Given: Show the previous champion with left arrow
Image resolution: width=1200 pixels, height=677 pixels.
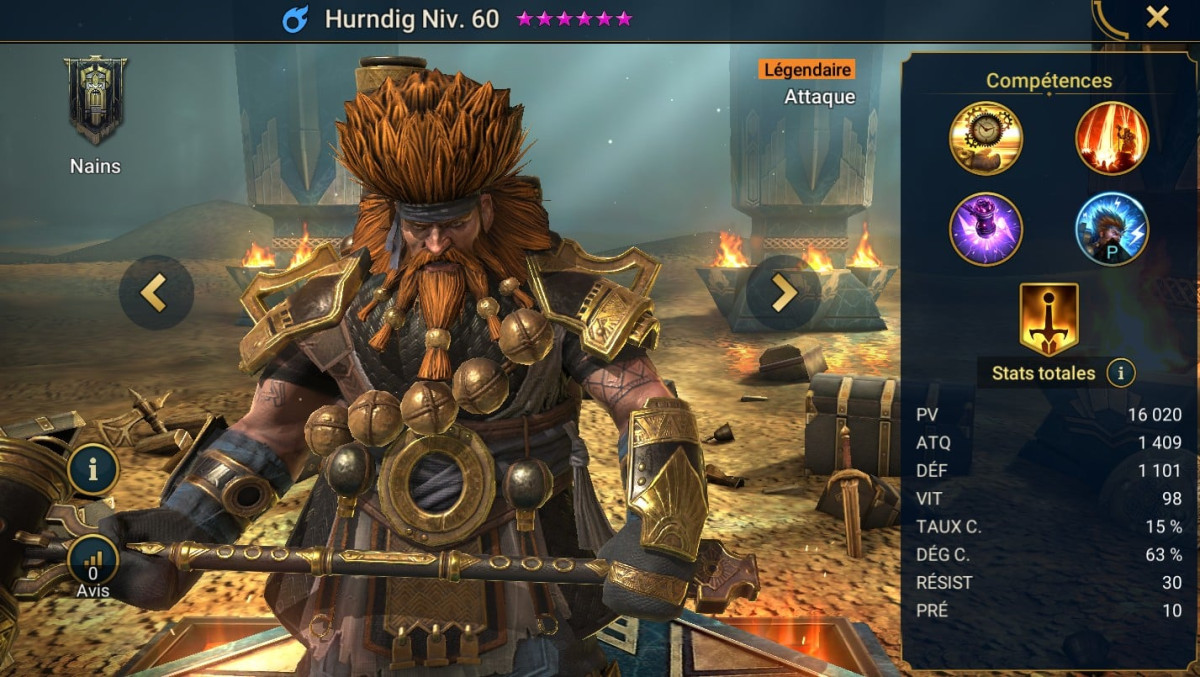Looking at the screenshot, I should [x=155, y=292].
